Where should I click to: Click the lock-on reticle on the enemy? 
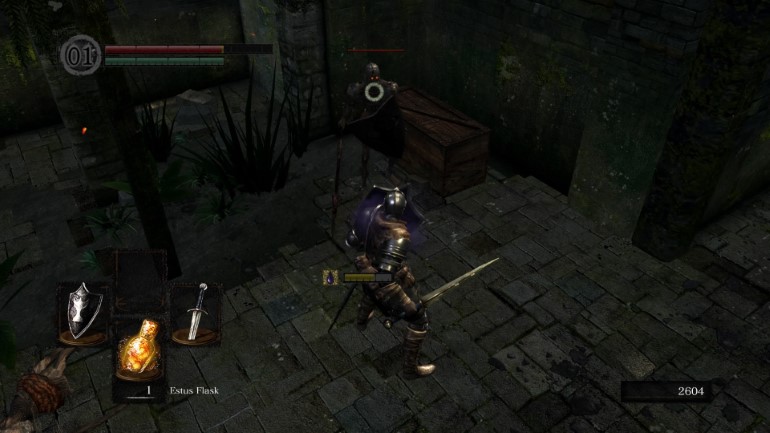coord(375,92)
